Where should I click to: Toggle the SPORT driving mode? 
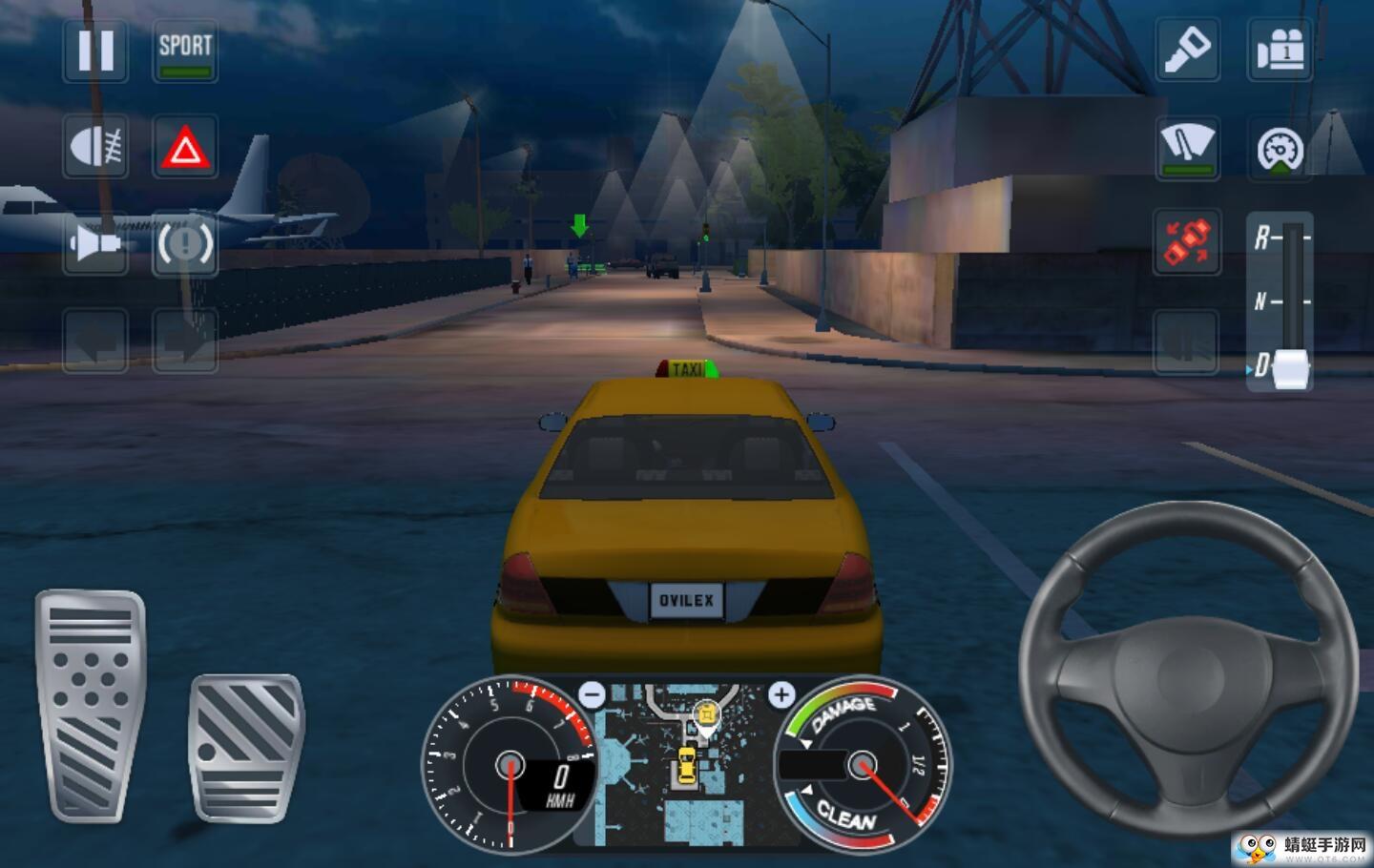[185, 50]
